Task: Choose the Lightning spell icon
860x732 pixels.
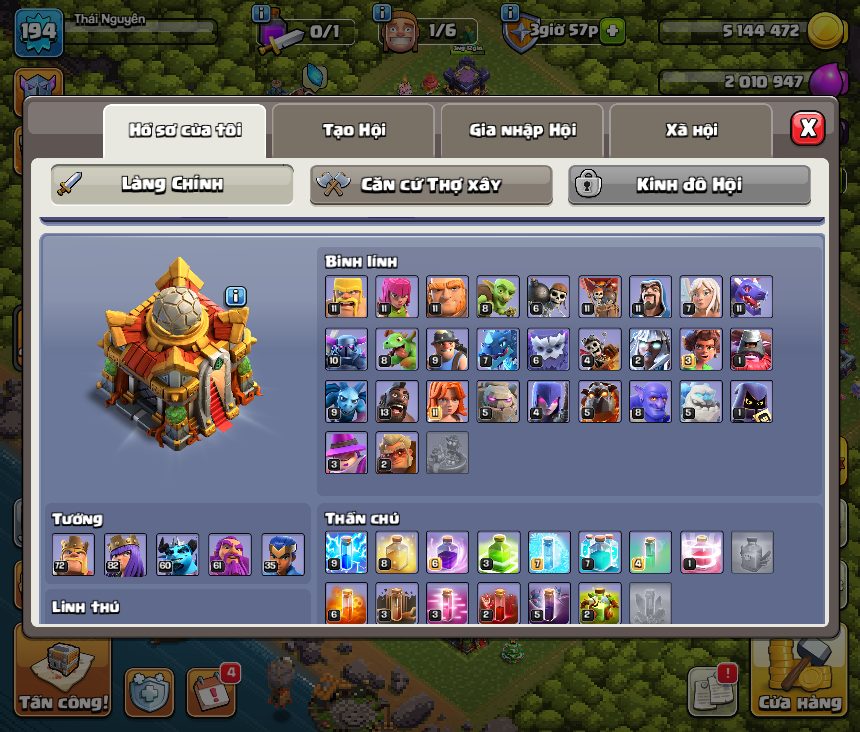Action: tap(346, 552)
